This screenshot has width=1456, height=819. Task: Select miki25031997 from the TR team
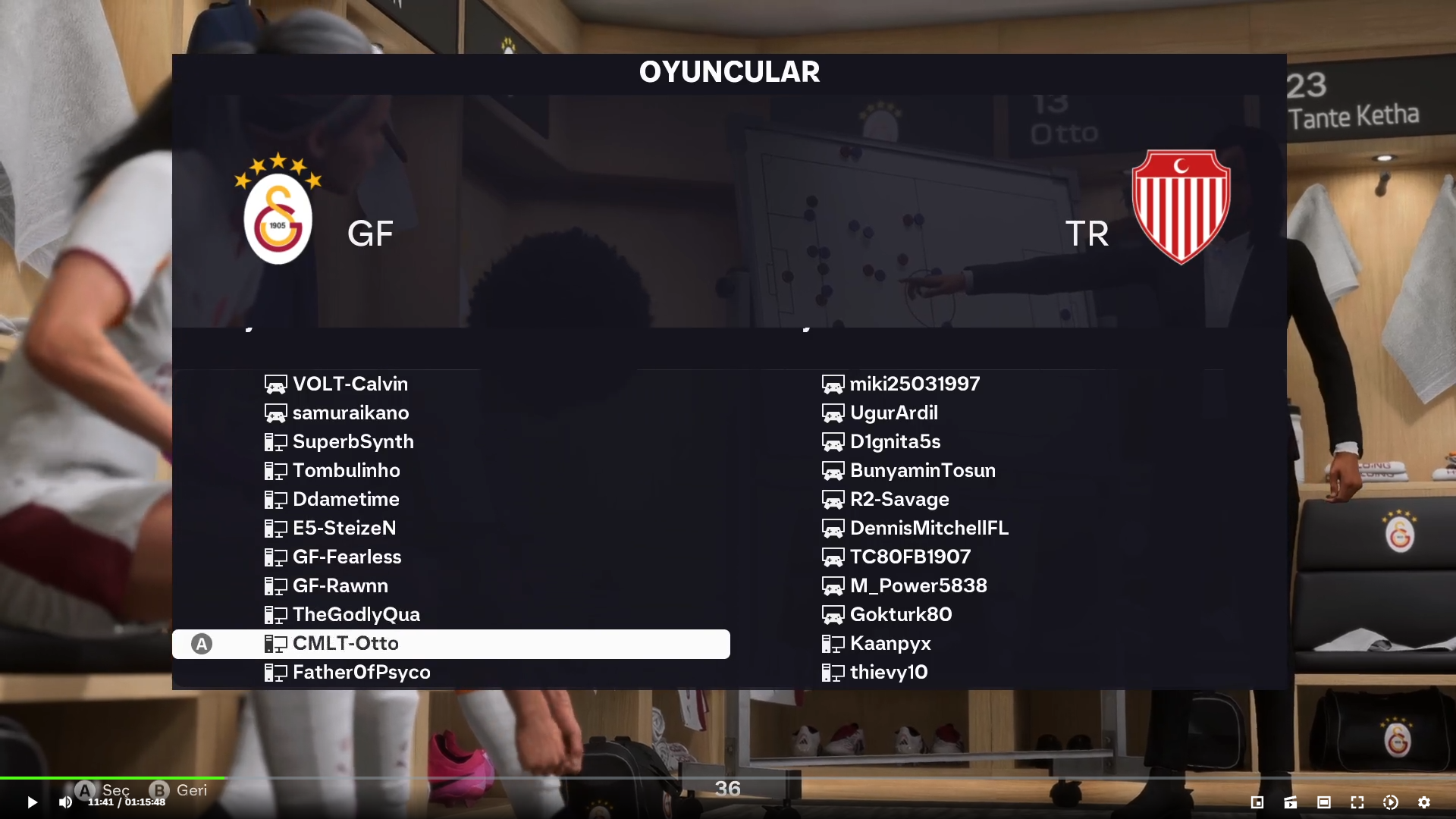pos(914,384)
